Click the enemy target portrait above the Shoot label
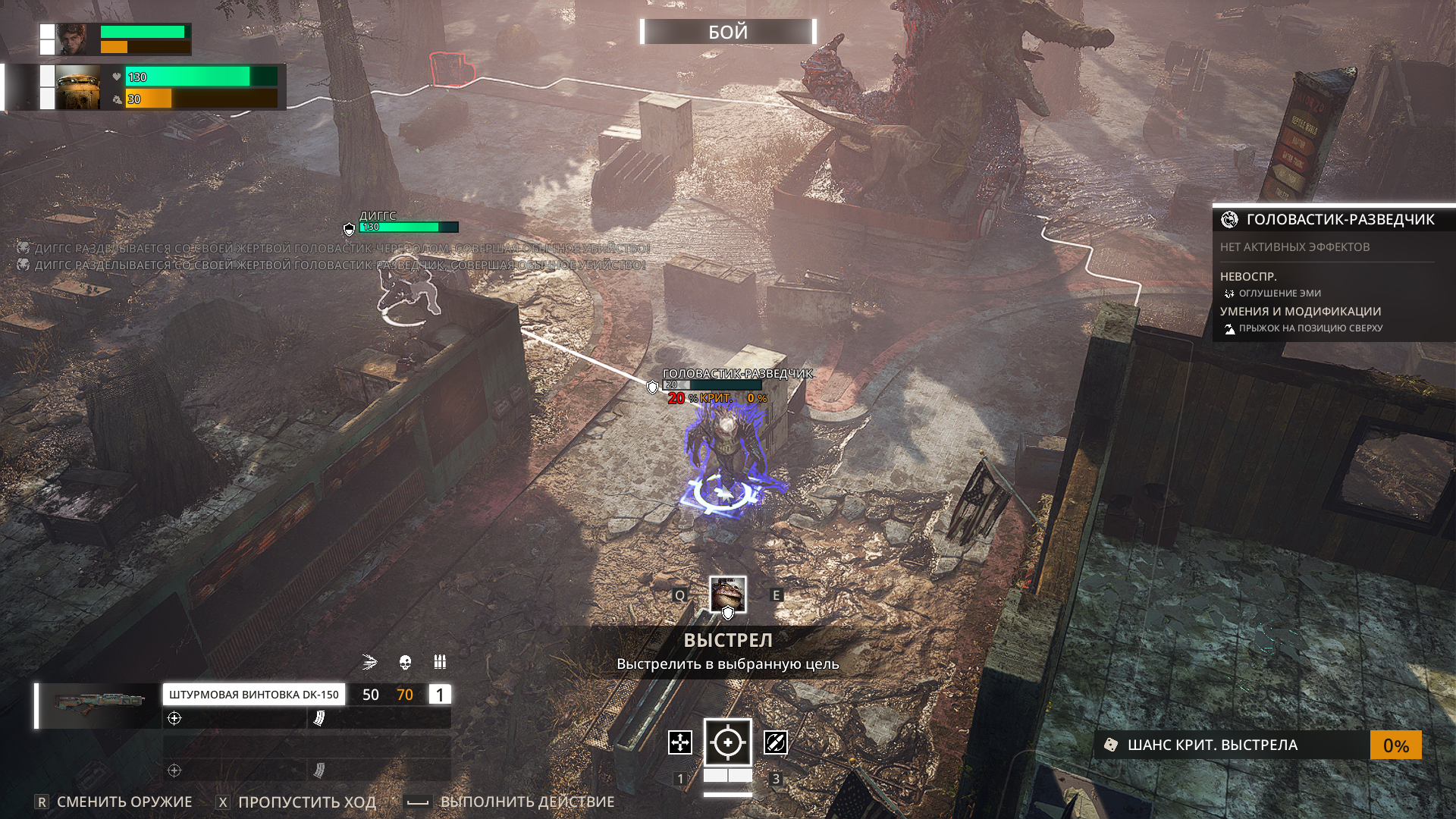 (x=728, y=594)
